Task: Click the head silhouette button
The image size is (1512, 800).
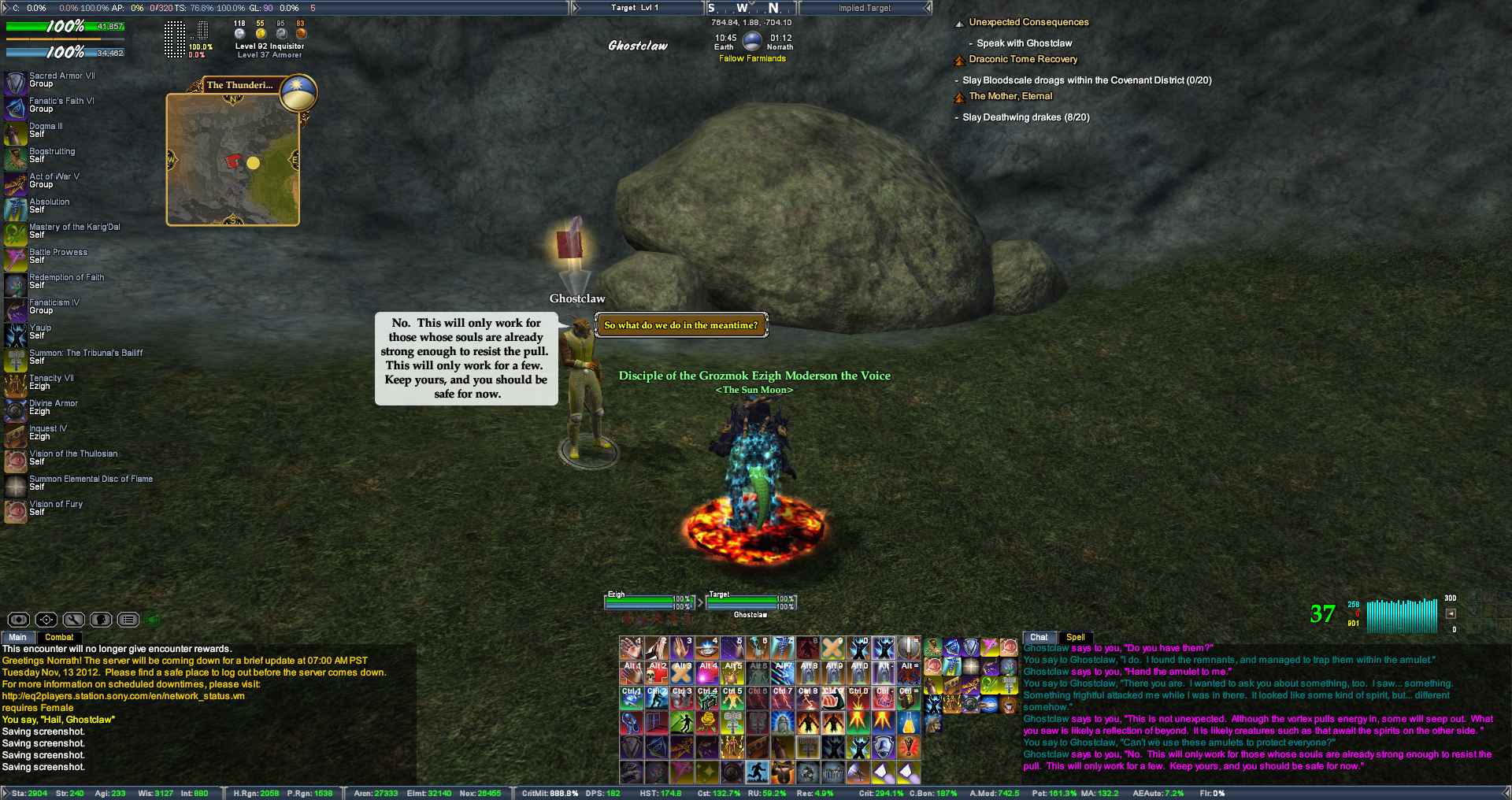Action: [x=101, y=620]
